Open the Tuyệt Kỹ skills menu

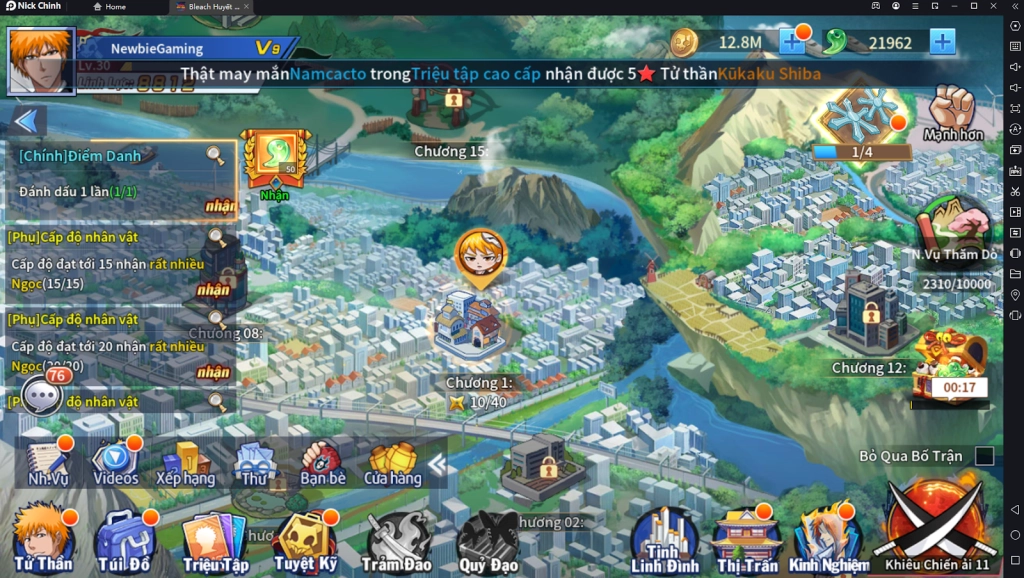[305, 540]
